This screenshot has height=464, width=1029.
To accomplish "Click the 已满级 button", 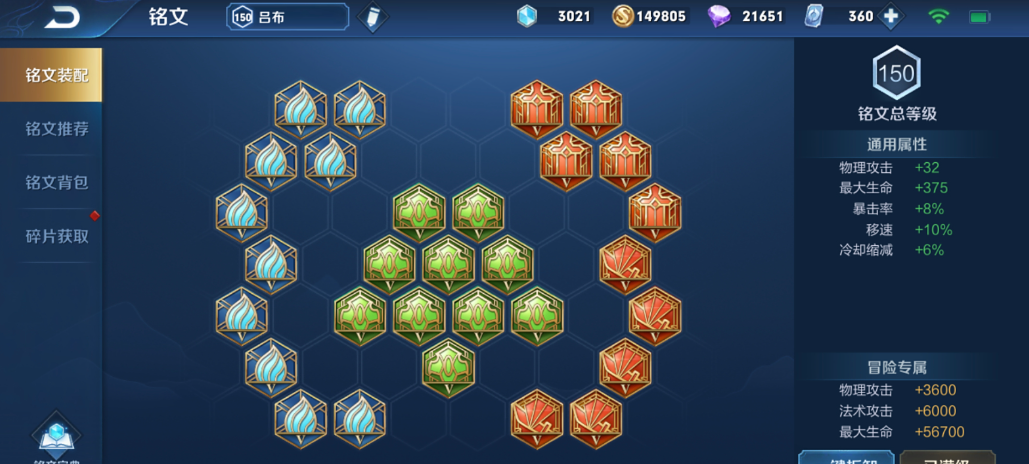I will 947,457.
